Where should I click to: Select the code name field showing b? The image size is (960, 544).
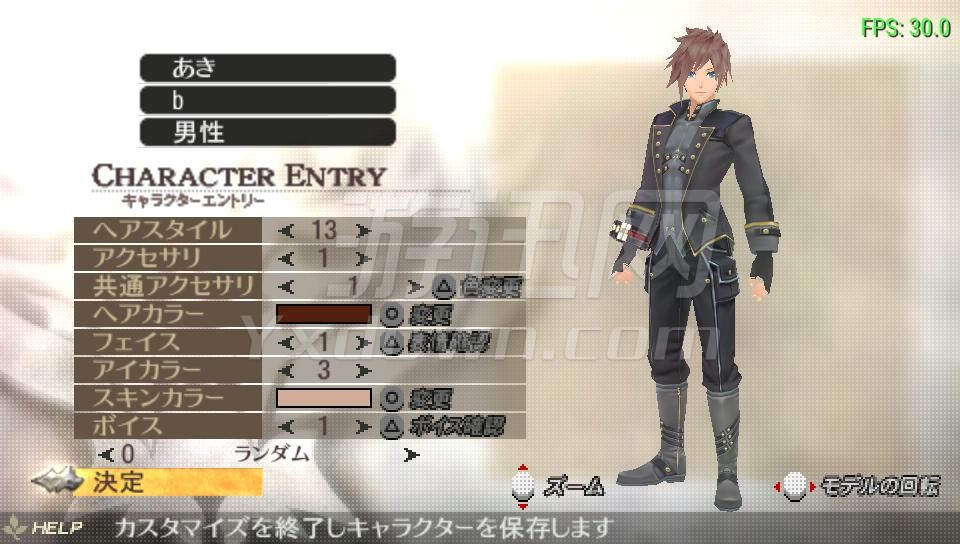(267, 100)
